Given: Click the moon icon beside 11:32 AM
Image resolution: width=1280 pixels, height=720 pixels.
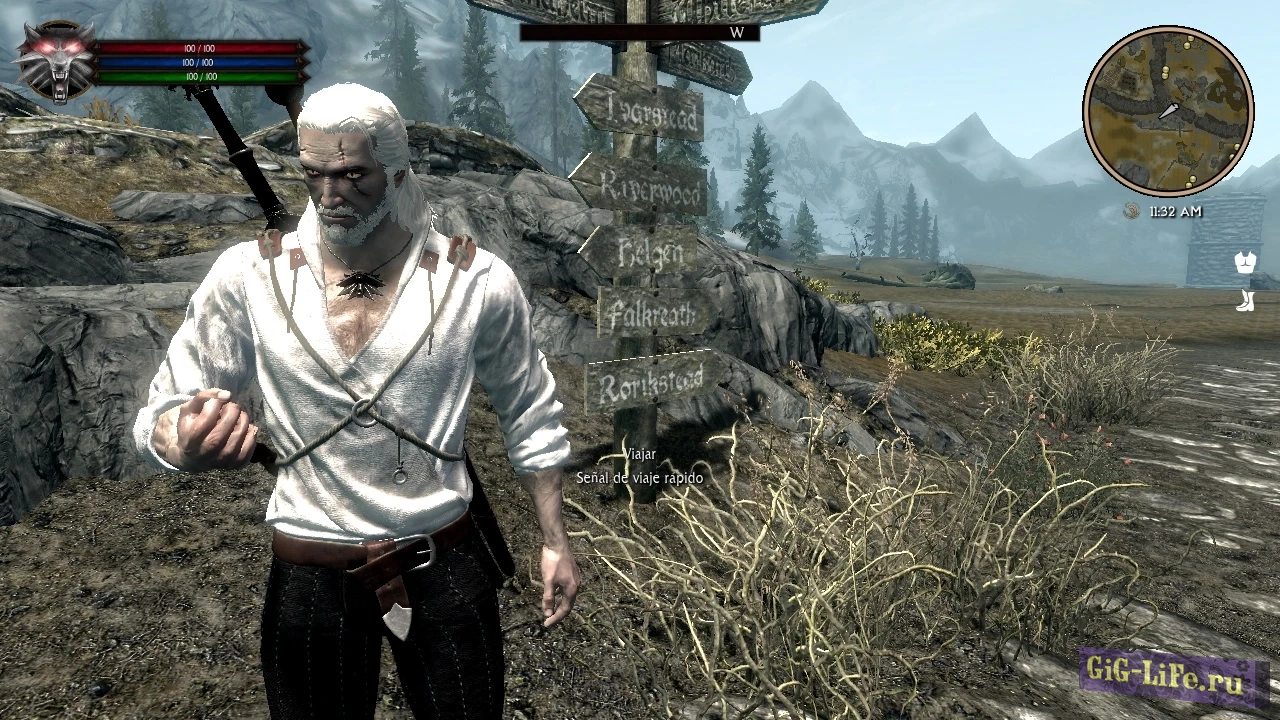Looking at the screenshot, I should pos(1131,212).
